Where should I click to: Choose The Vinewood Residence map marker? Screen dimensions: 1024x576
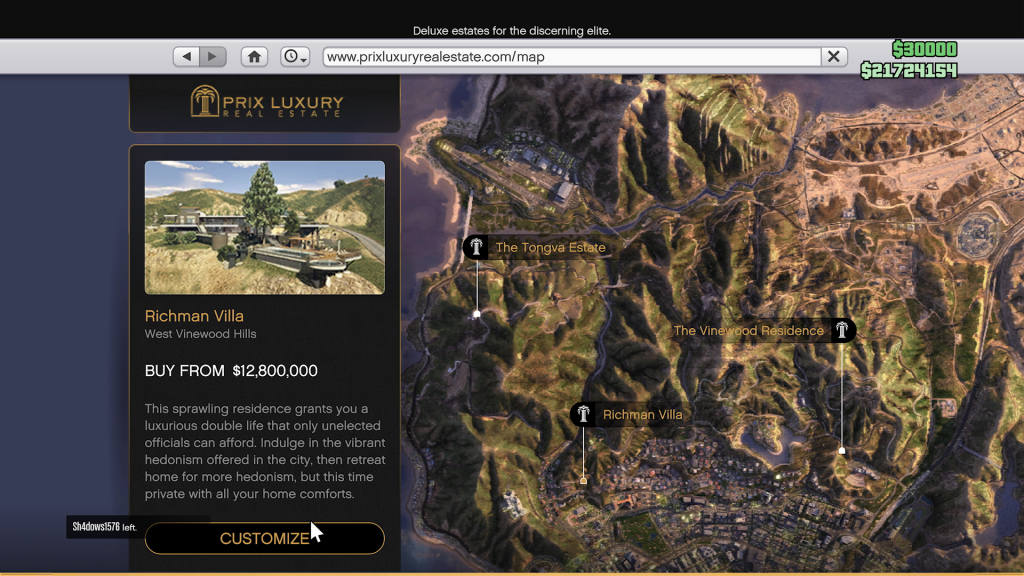pos(843,330)
